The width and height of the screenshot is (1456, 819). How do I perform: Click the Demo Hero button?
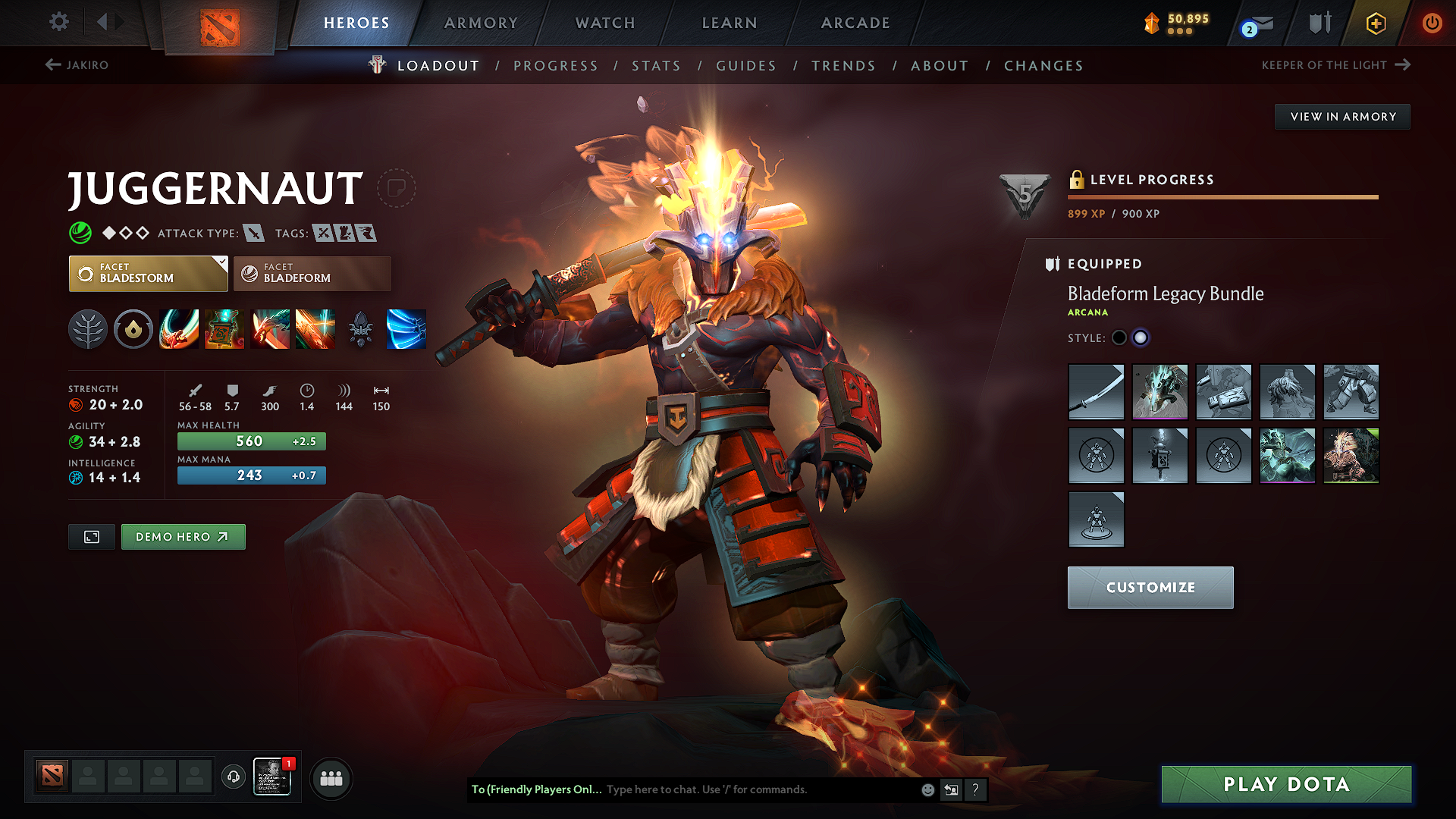pos(183,536)
